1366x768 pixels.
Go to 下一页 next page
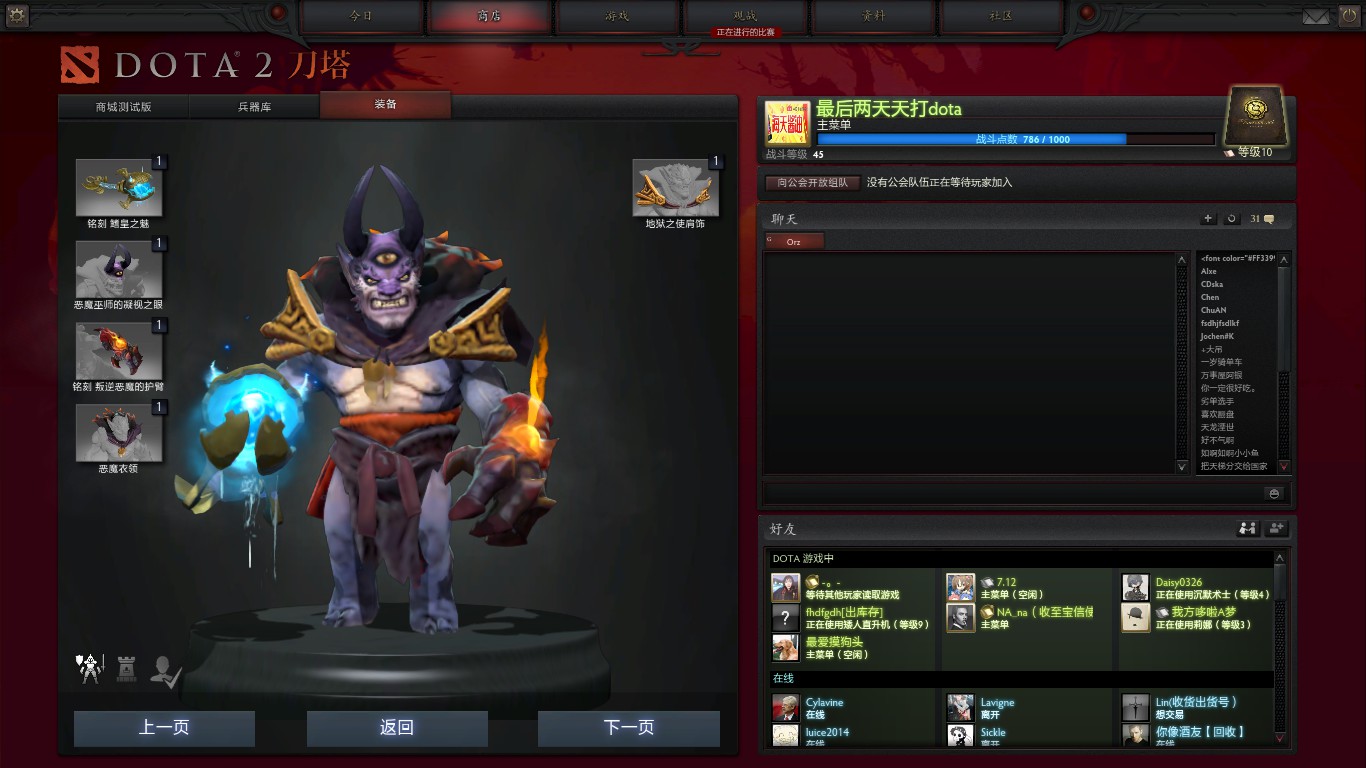tap(629, 728)
